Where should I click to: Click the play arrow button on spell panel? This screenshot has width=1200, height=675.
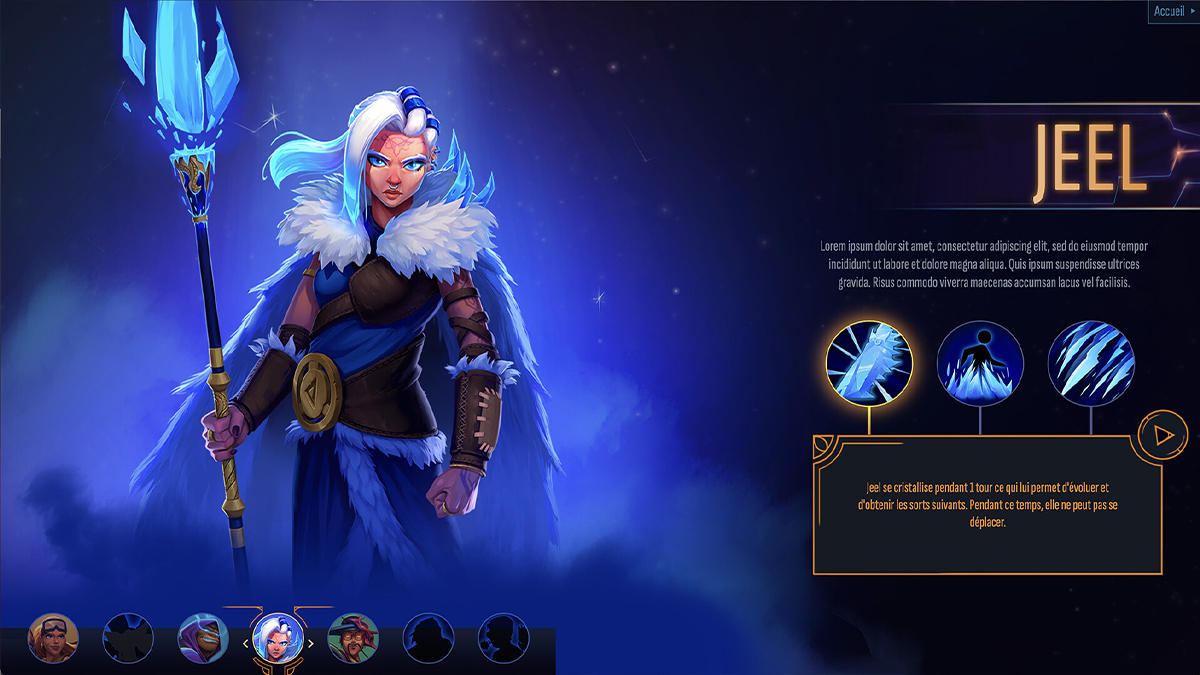(1162, 435)
